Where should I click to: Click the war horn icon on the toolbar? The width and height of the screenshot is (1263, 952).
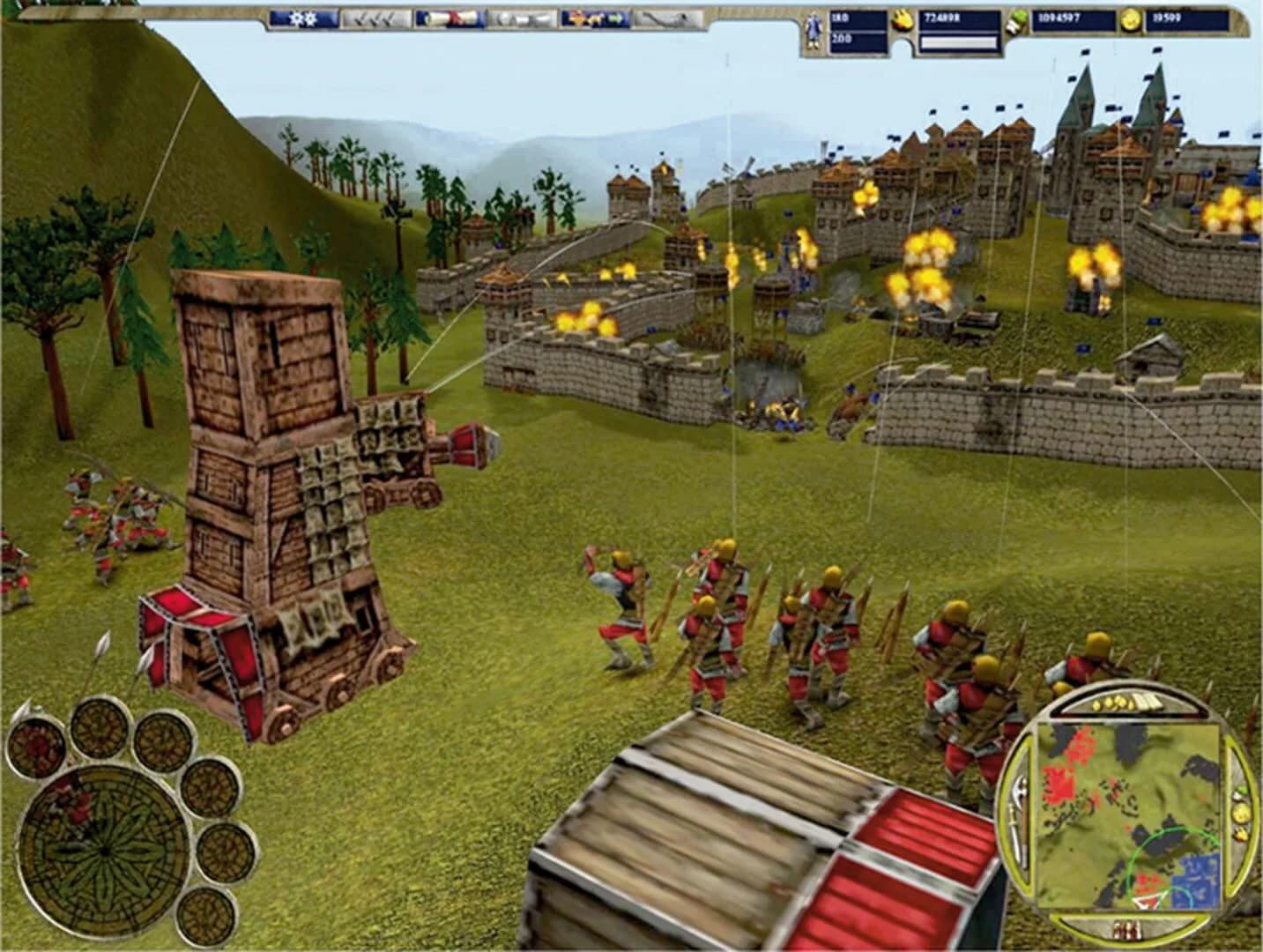click(664, 18)
